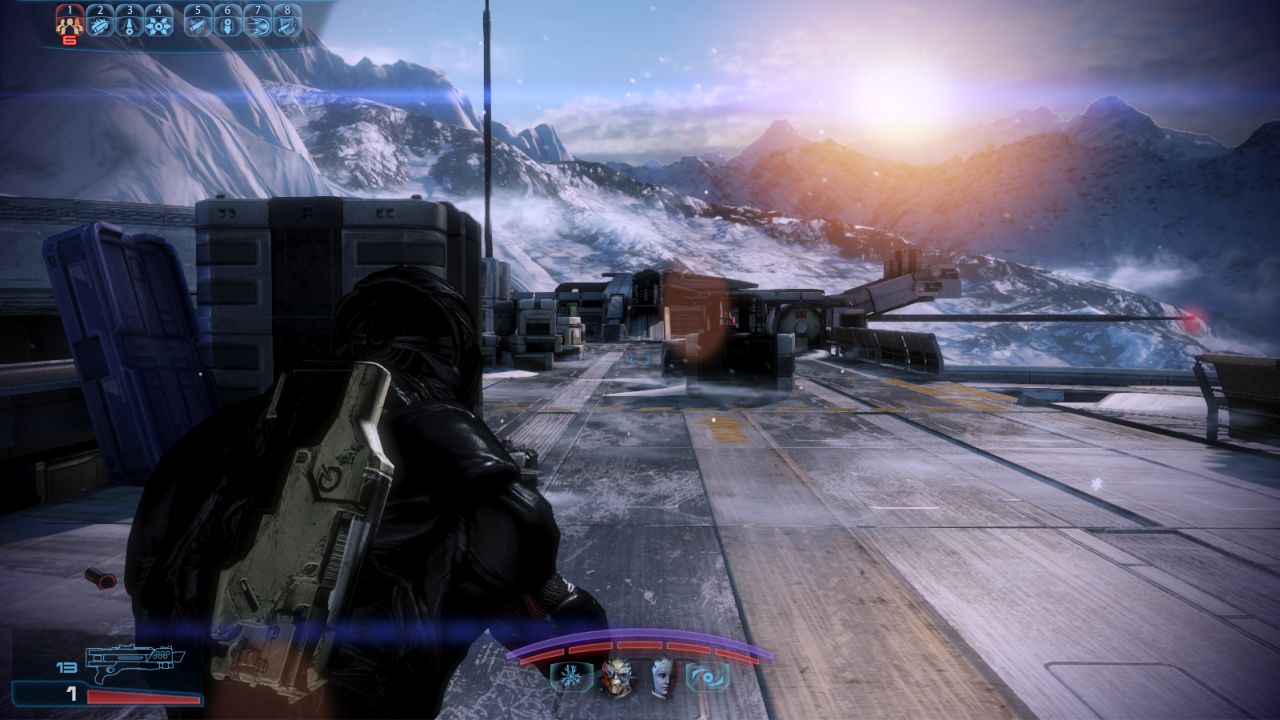The height and width of the screenshot is (720, 1280).
Task: Fire the power bound to hotkey 5
Action: [198, 23]
